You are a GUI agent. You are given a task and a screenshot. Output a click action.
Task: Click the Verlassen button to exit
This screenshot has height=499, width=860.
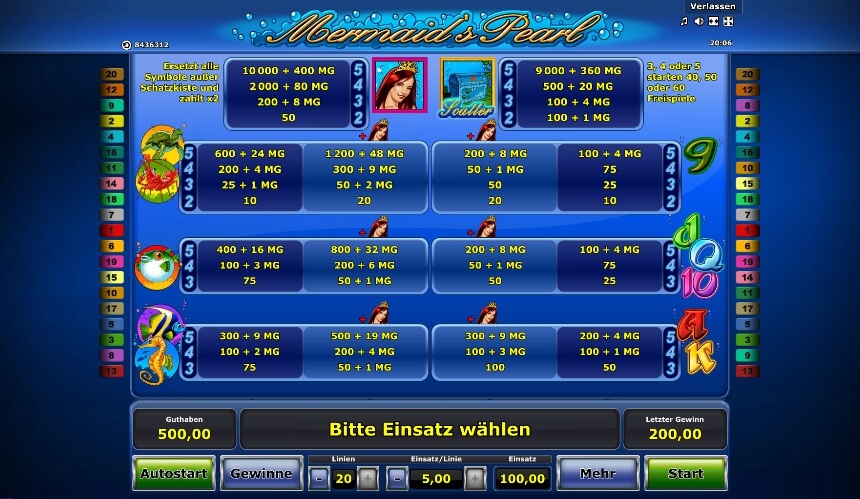(x=714, y=6)
